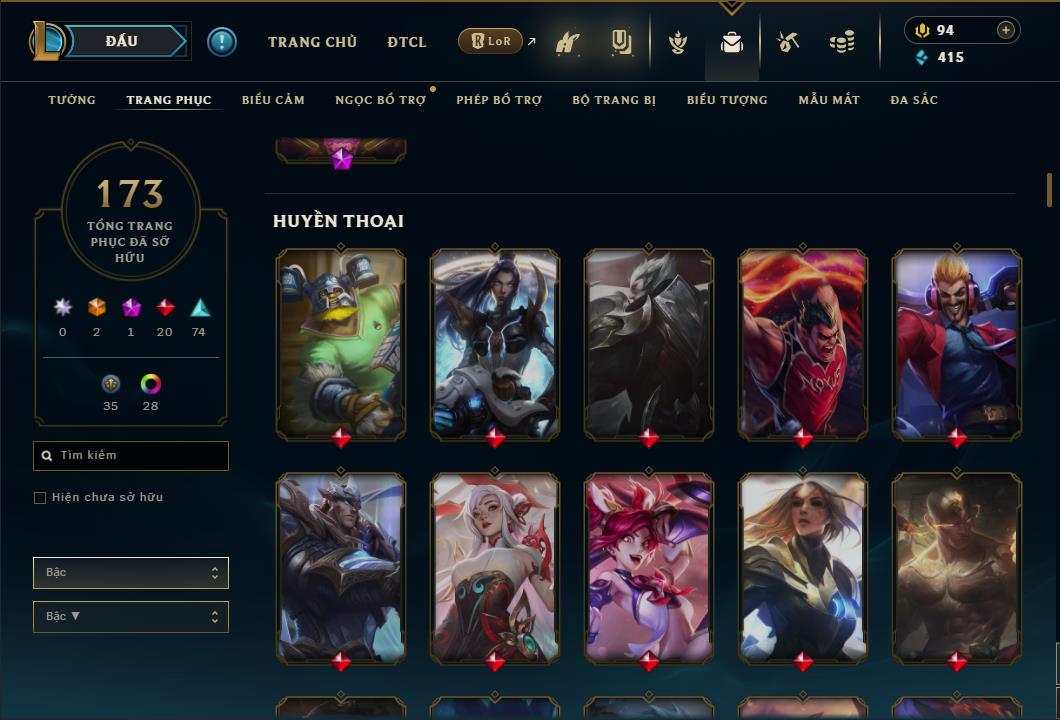Click the Tìm kiếm search field
The height and width of the screenshot is (720, 1060).
[131, 456]
